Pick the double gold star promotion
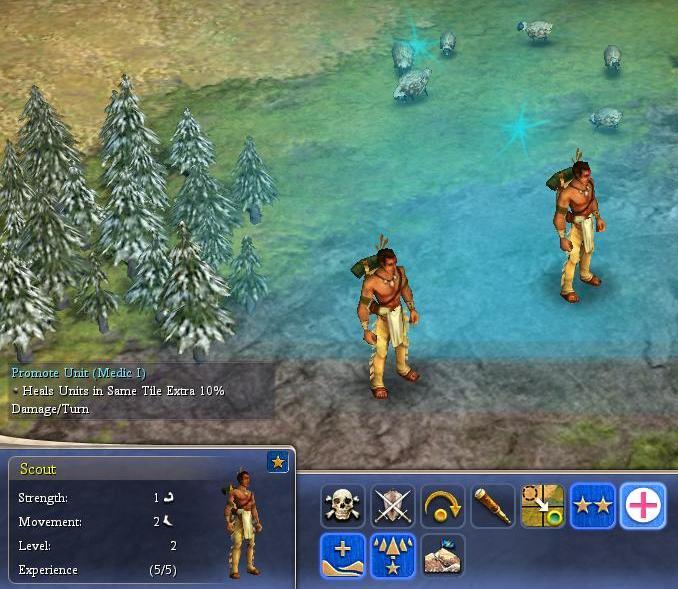 (592, 506)
